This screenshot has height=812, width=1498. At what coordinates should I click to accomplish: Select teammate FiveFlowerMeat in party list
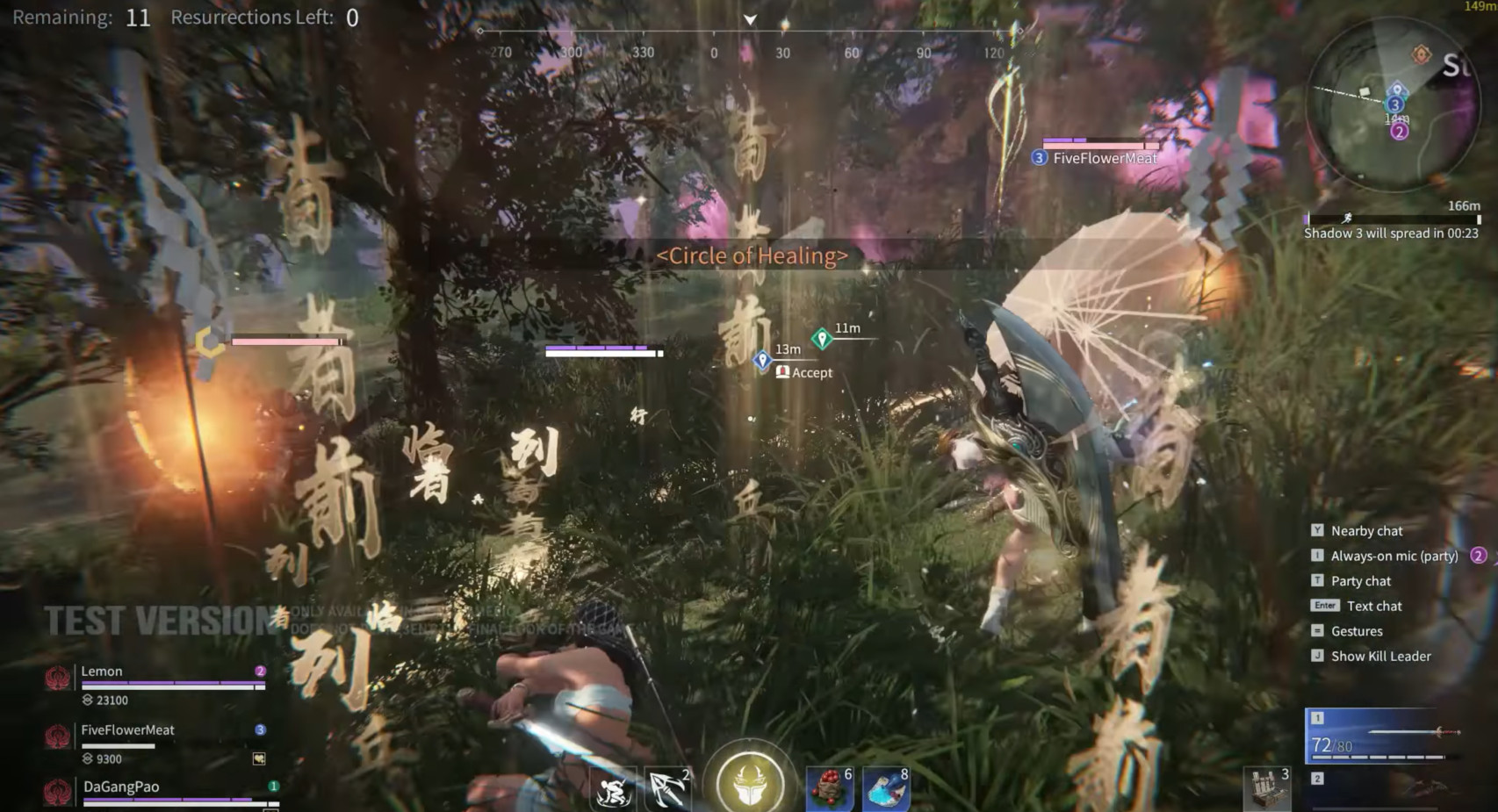[127, 730]
